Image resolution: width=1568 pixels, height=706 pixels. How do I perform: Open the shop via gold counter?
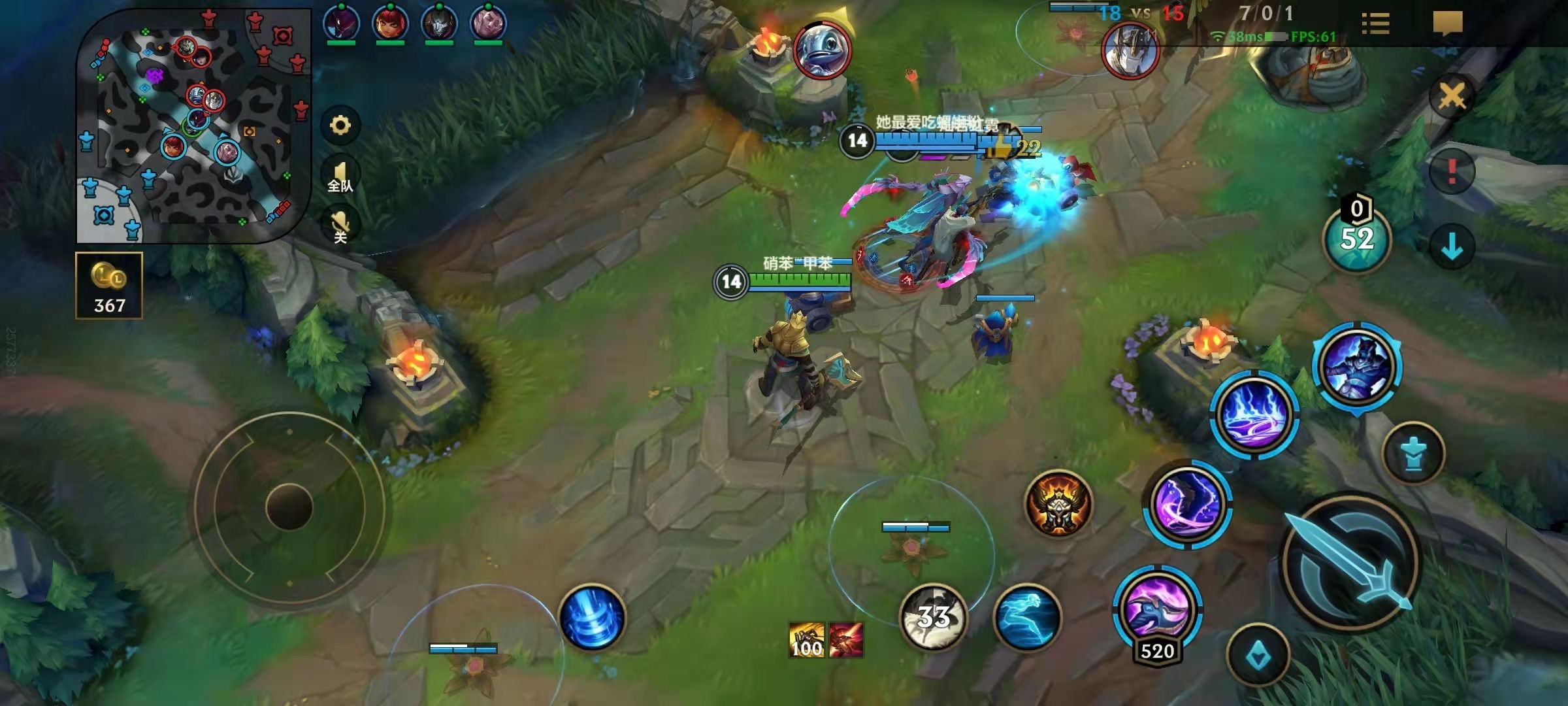point(109,286)
